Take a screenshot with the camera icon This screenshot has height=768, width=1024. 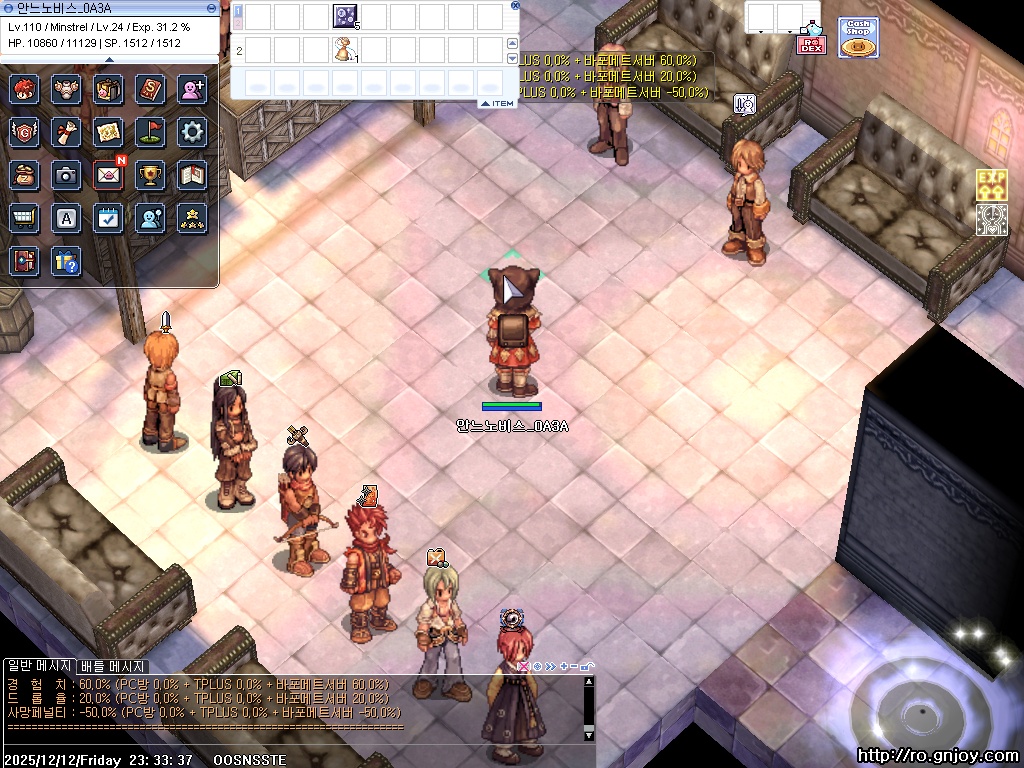[66, 175]
